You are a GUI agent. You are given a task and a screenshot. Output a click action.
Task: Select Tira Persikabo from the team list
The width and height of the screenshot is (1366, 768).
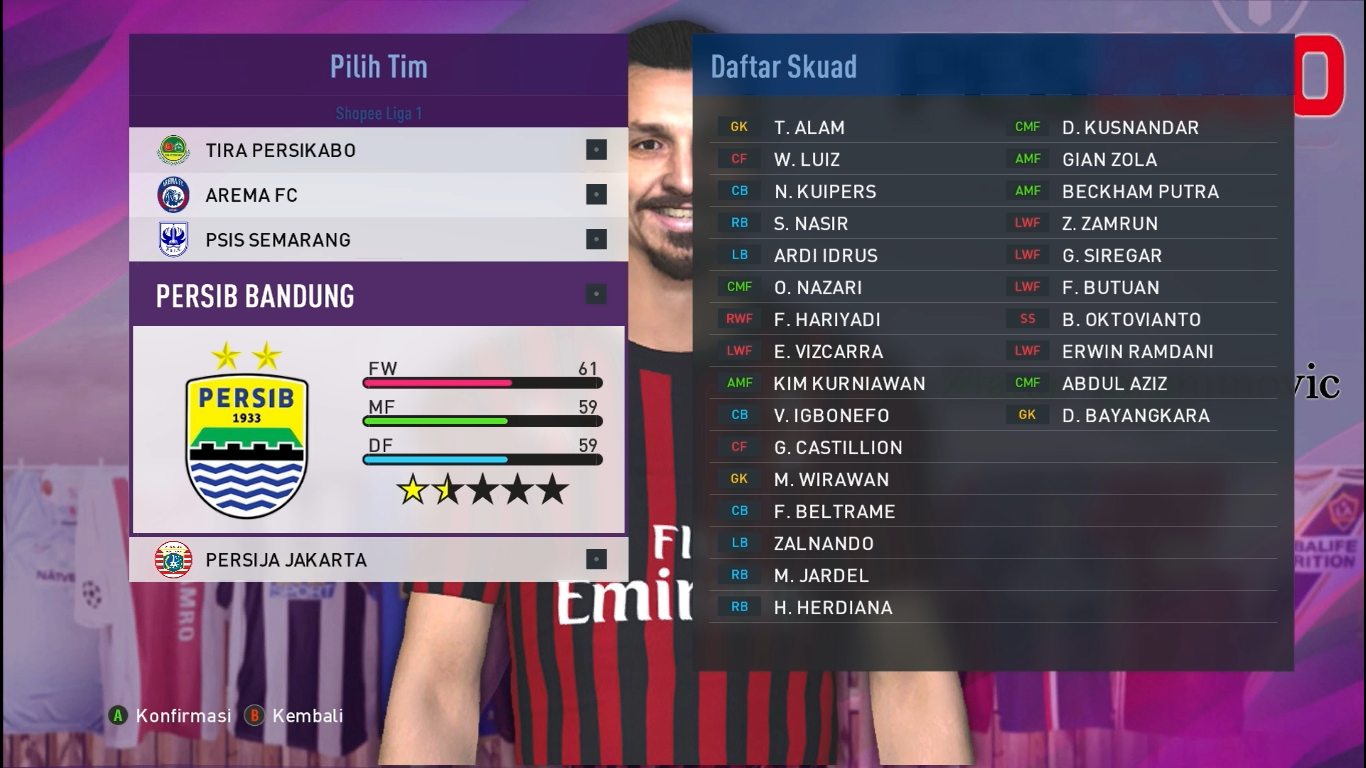(280, 150)
